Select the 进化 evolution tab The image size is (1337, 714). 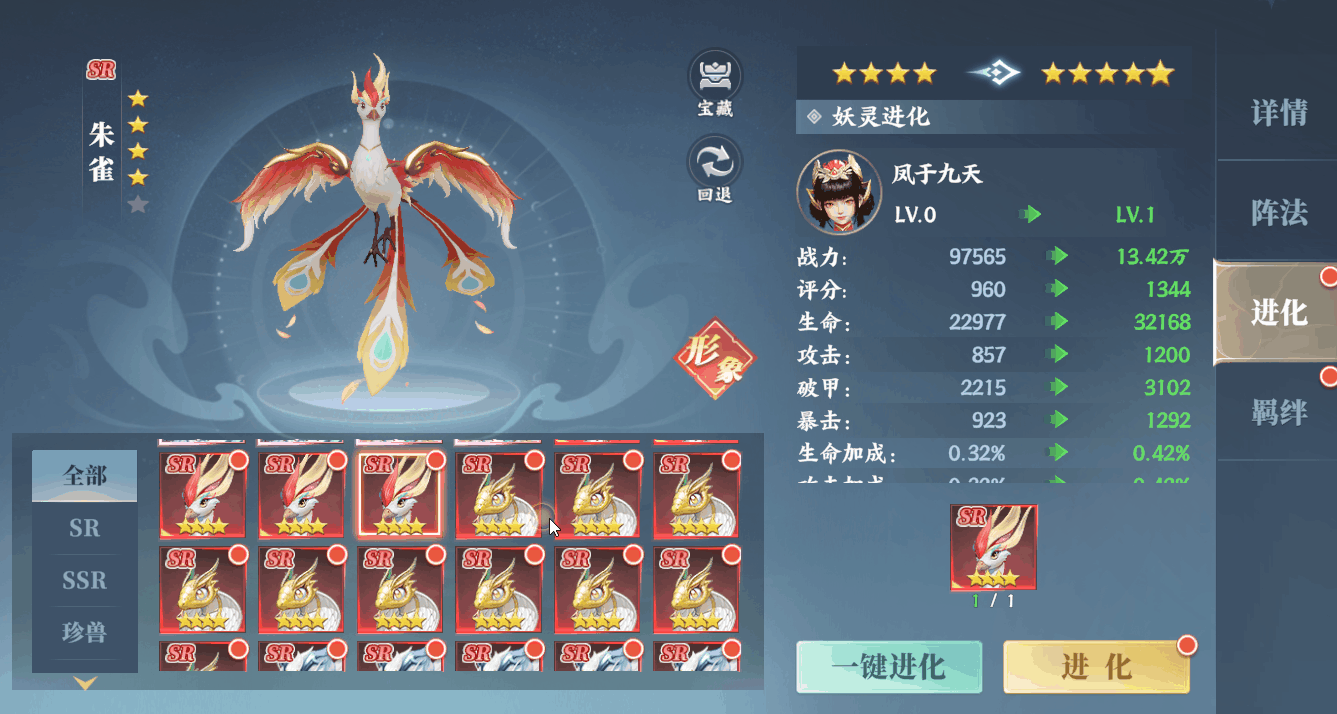point(1278,312)
